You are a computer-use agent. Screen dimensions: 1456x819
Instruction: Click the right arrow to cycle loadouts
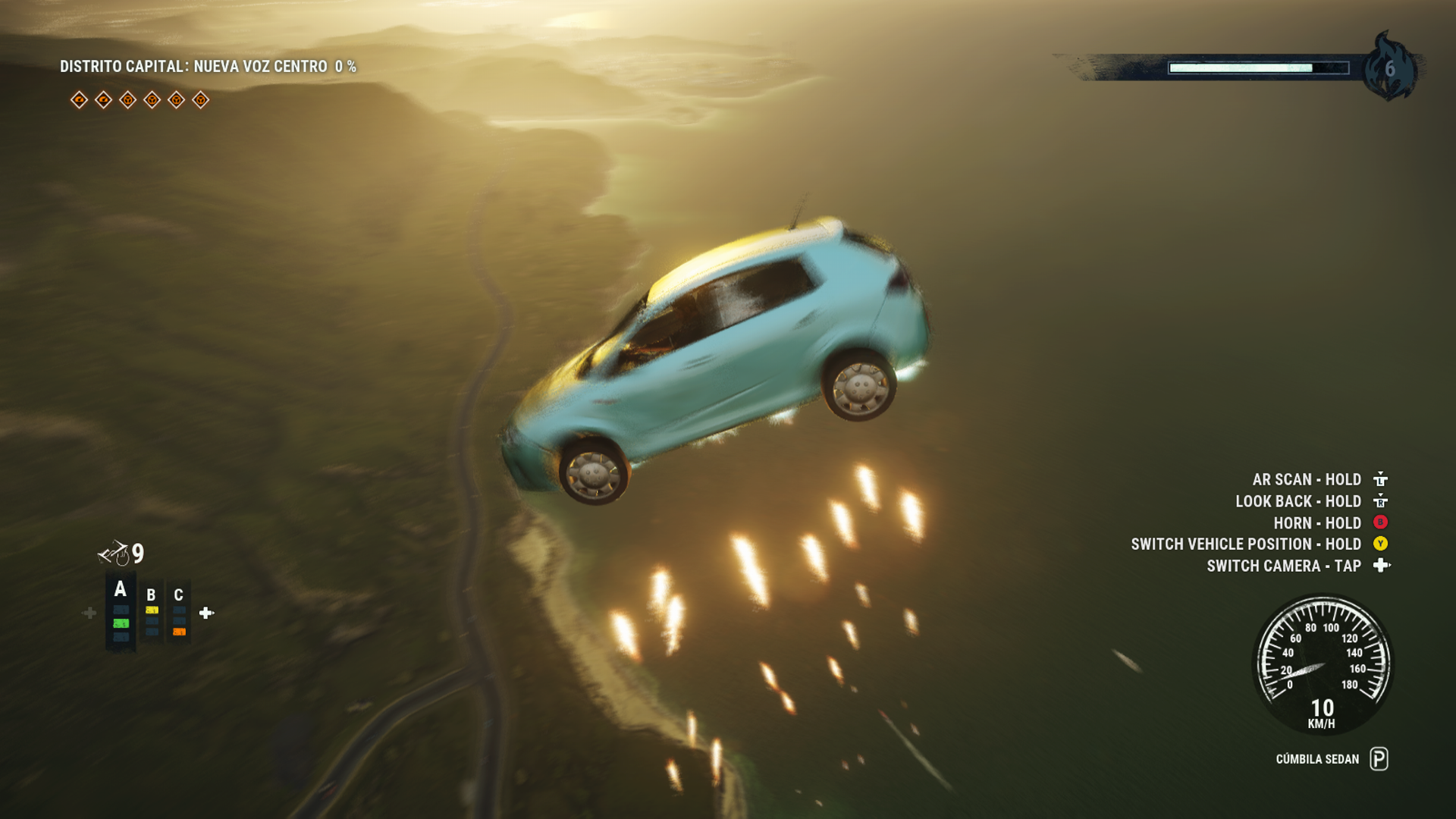205,613
